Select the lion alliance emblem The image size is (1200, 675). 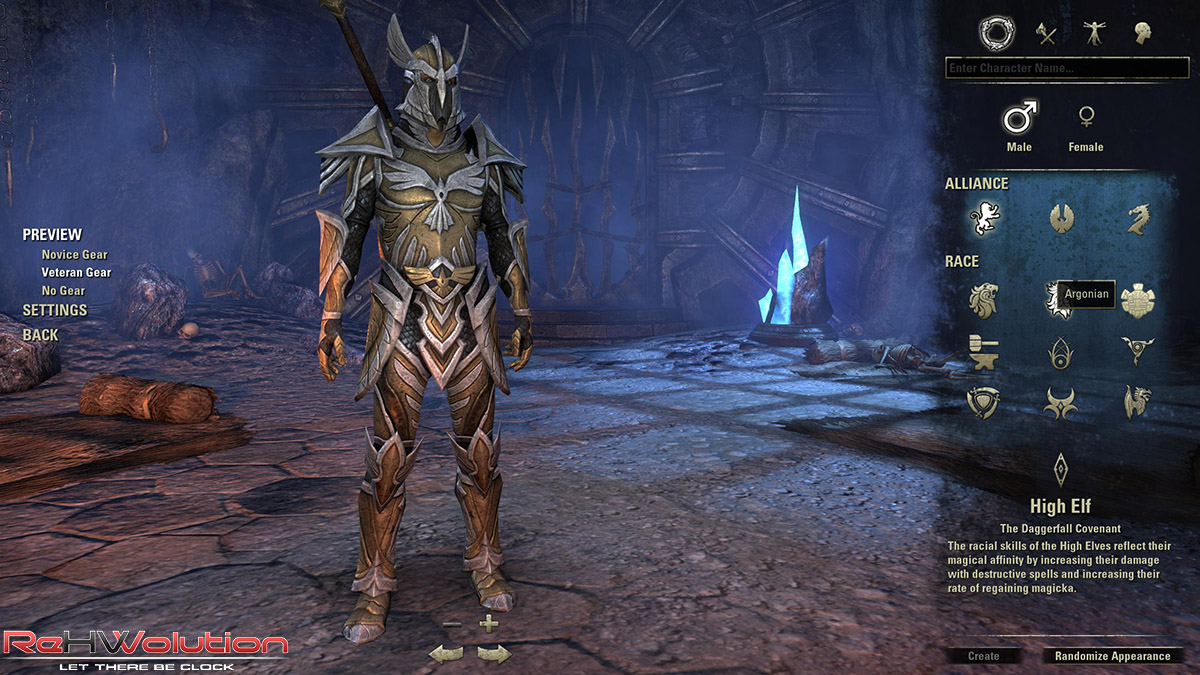pyautogui.click(x=984, y=218)
